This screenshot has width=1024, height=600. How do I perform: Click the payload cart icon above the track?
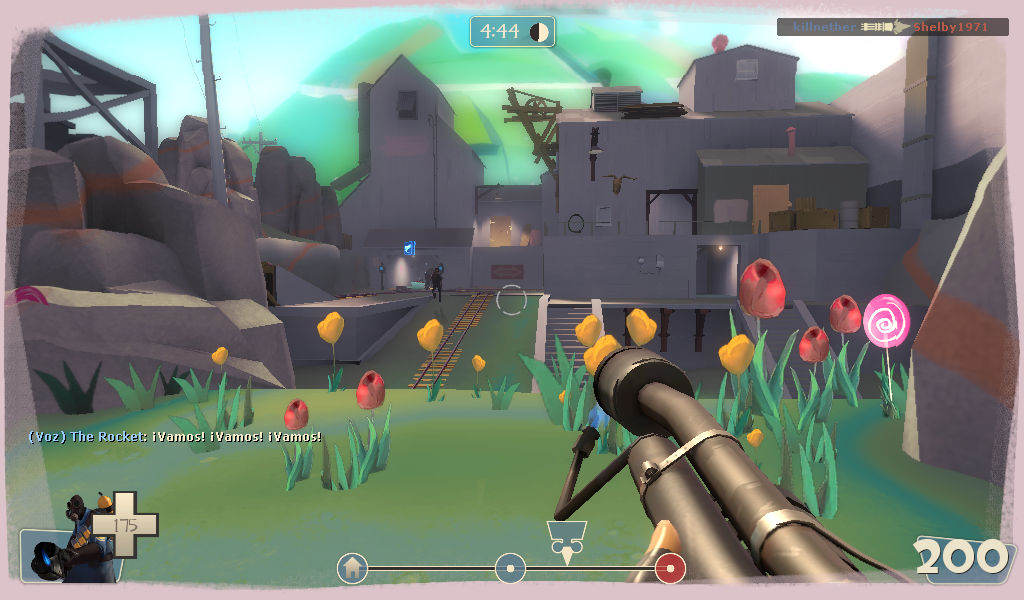(x=565, y=537)
